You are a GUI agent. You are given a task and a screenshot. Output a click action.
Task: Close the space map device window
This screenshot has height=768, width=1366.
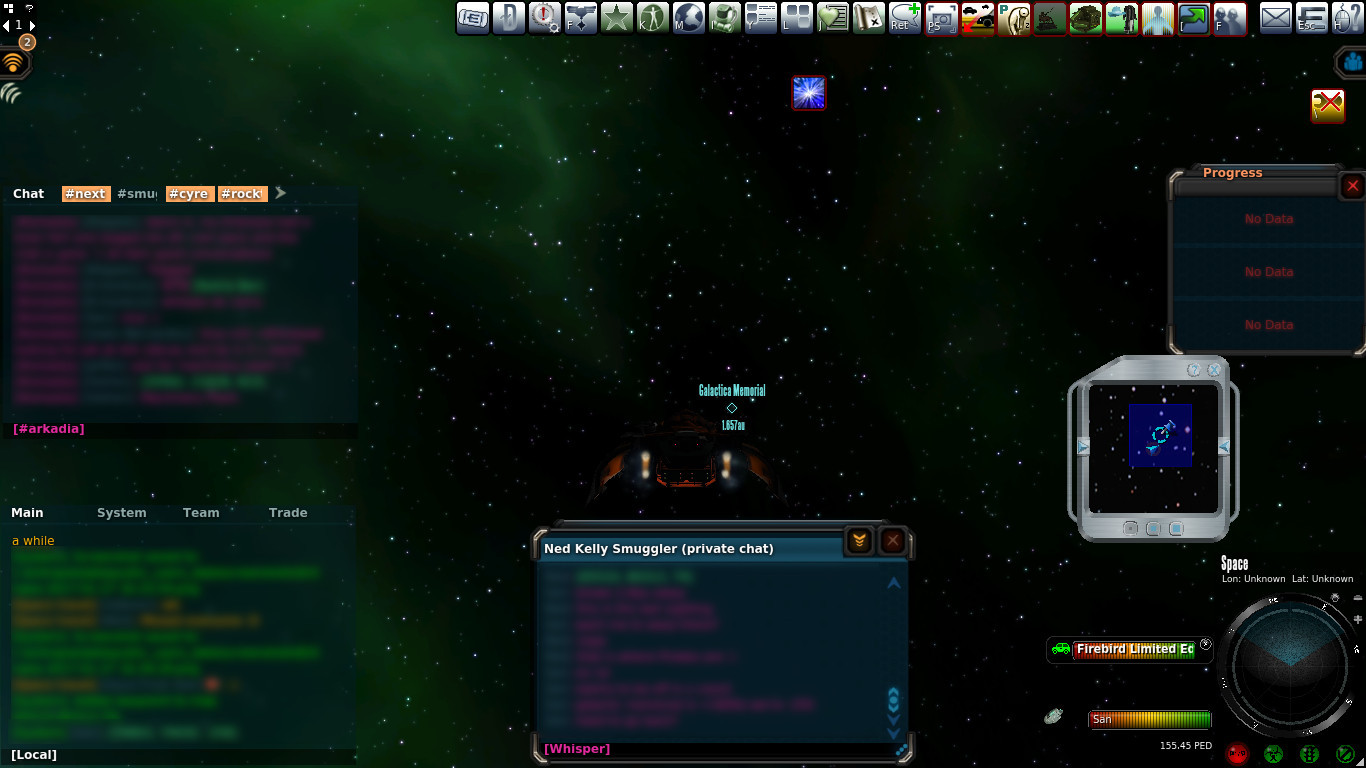coord(1214,370)
